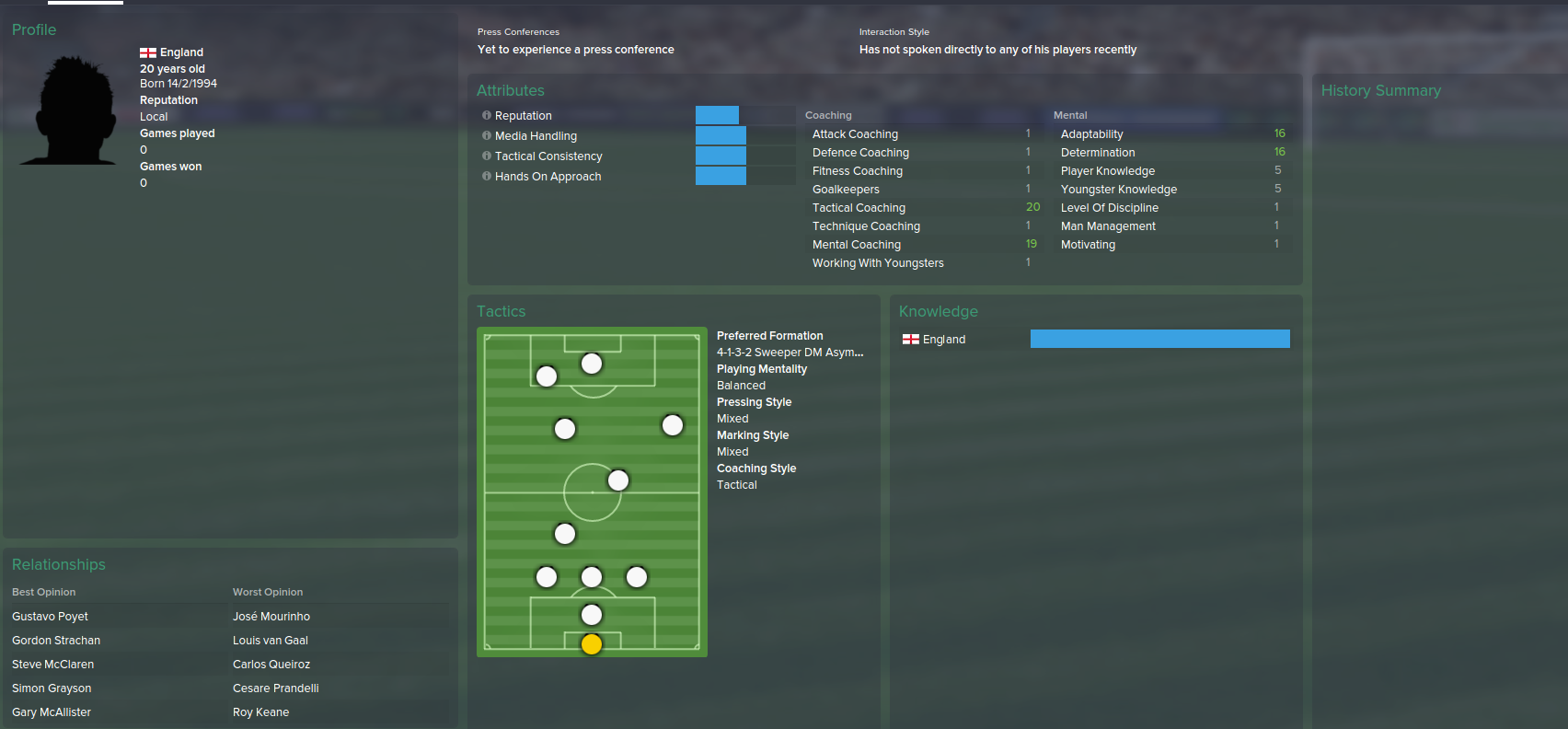Click the 4-1-3-2 Sweeper DM formation name
This screenshot has height=729, width=1568.
(x=790, y=352)
